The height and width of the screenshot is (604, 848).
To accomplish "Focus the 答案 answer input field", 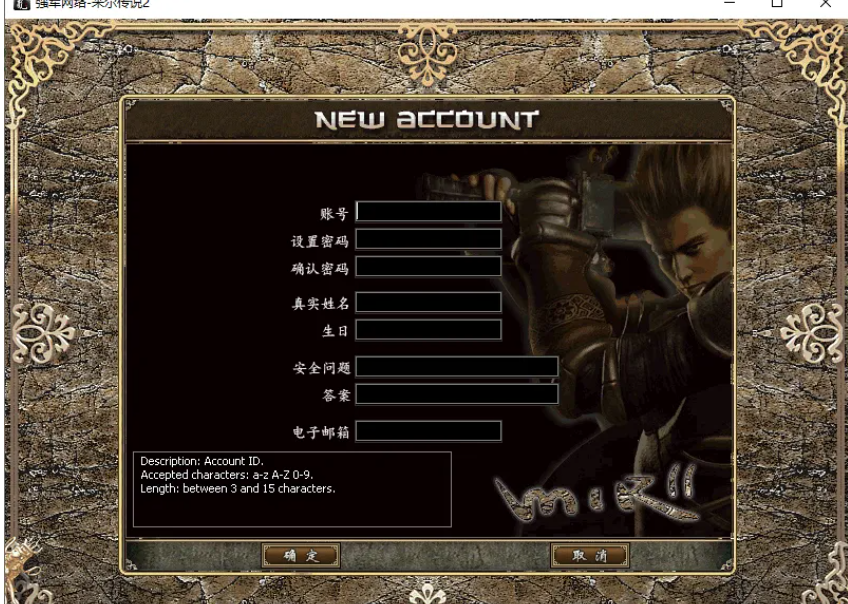I will [457, 394].
